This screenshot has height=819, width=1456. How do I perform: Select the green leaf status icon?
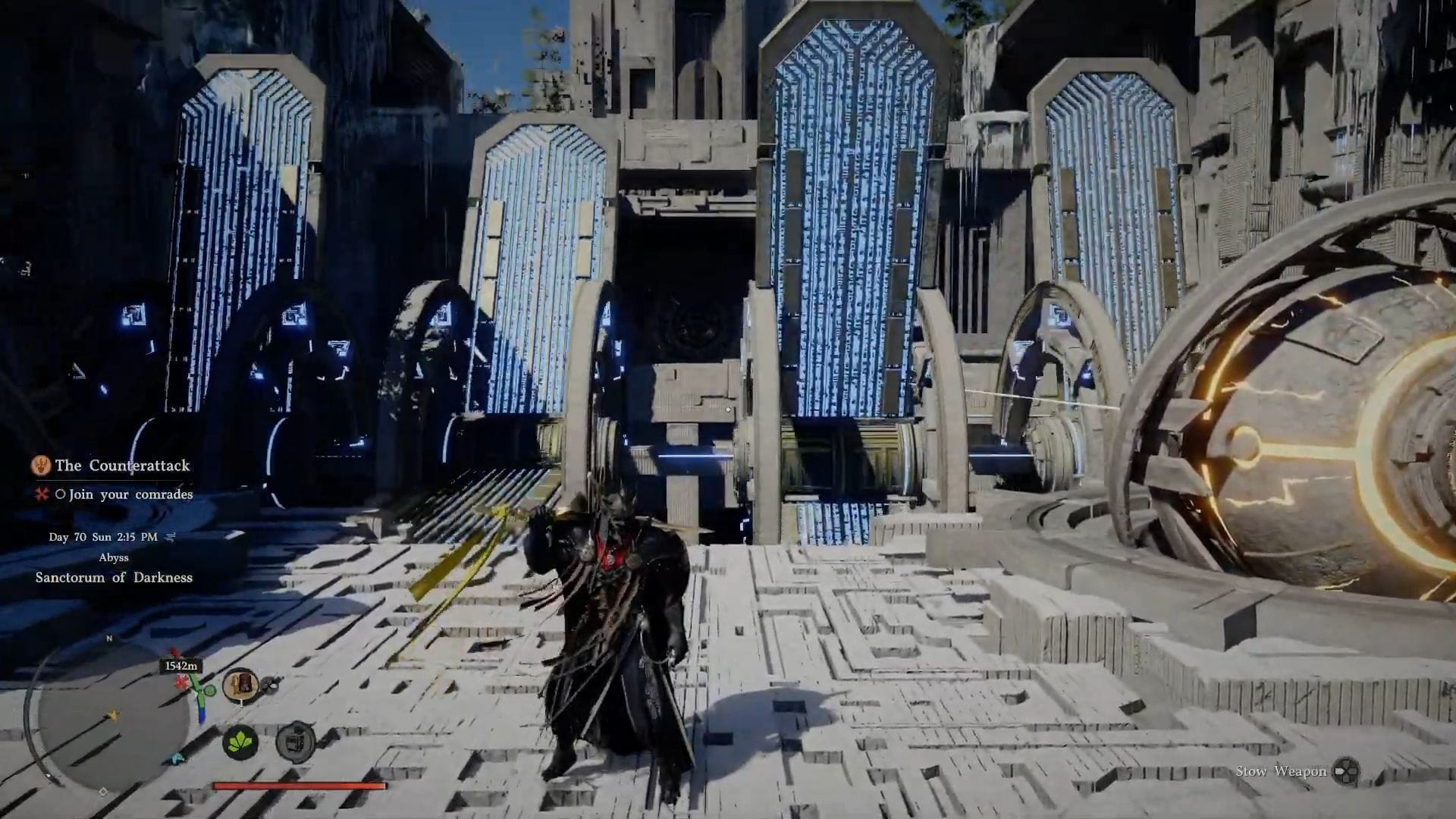point(241,743)
